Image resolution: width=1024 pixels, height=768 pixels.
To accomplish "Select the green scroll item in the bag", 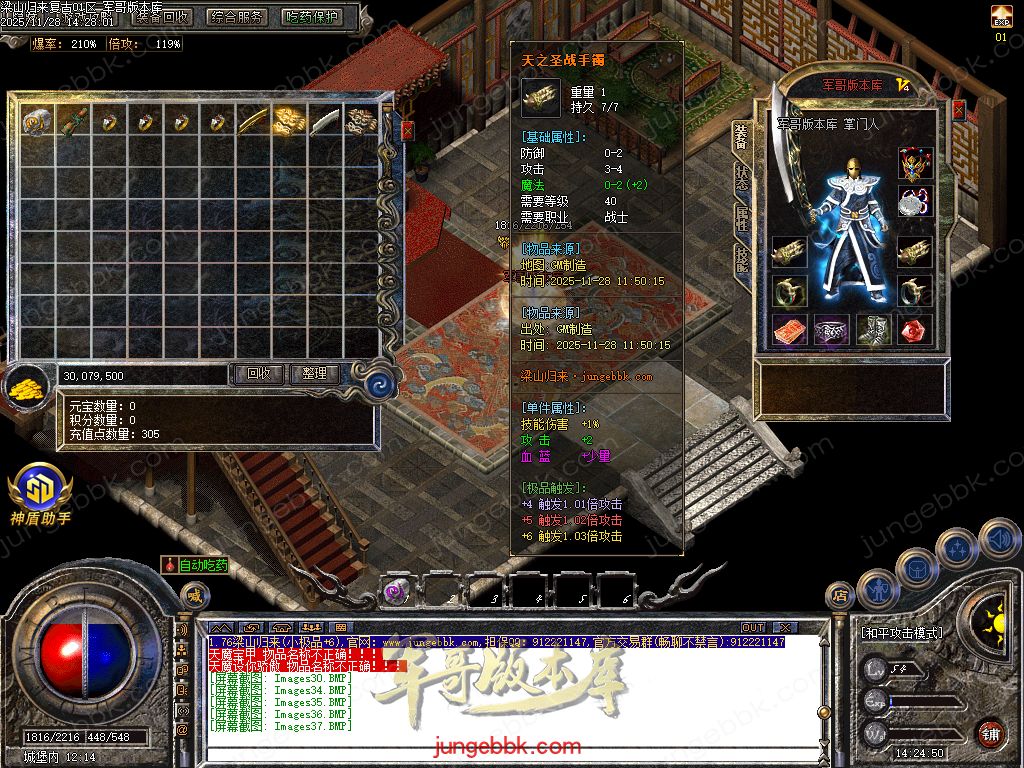I will tap(73, 122).
